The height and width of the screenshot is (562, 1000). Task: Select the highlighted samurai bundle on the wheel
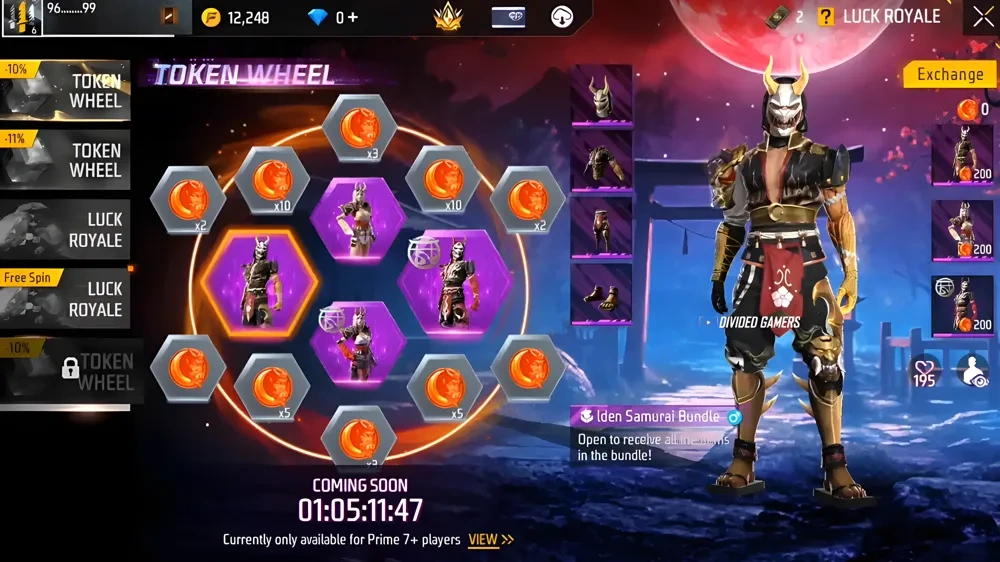[256, 285]
